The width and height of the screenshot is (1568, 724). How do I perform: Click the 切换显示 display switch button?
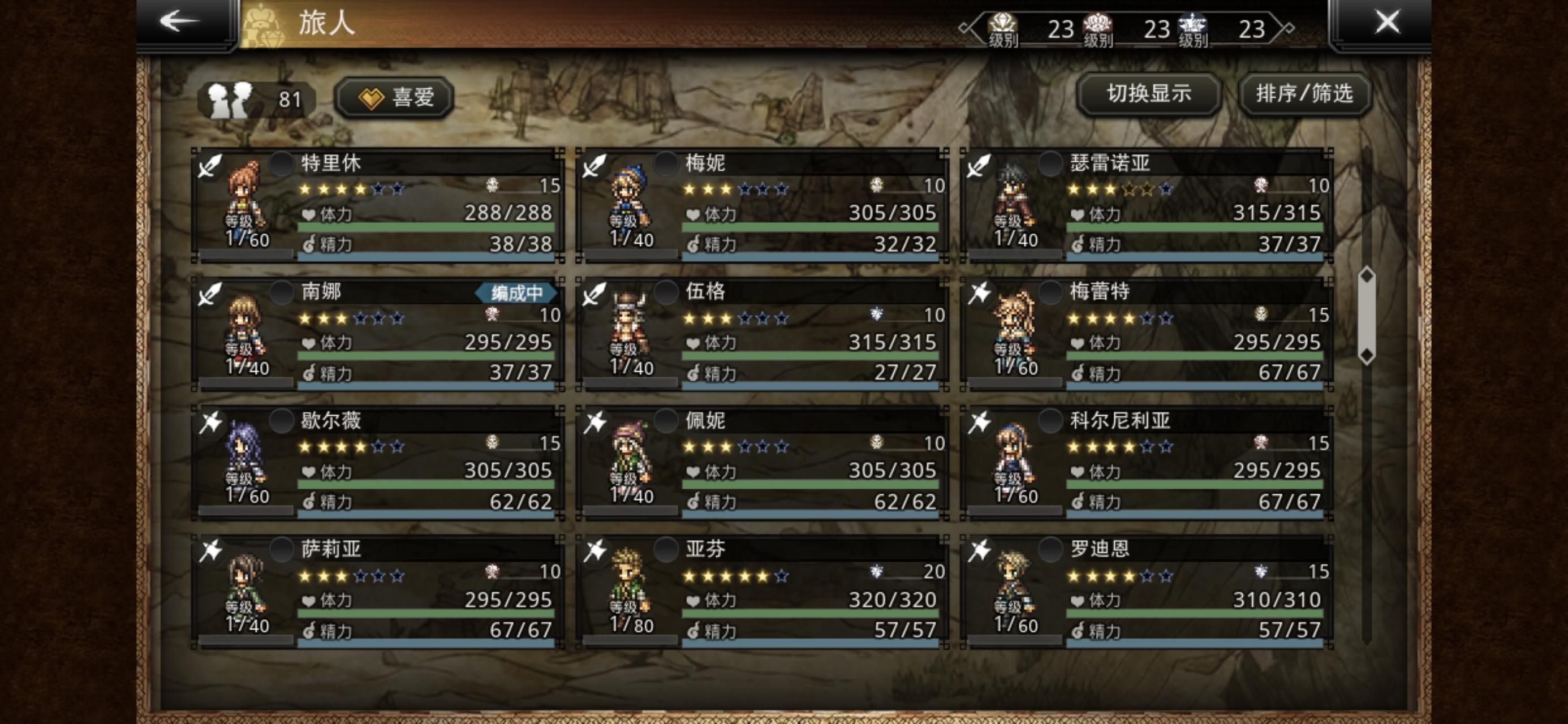1148,94
